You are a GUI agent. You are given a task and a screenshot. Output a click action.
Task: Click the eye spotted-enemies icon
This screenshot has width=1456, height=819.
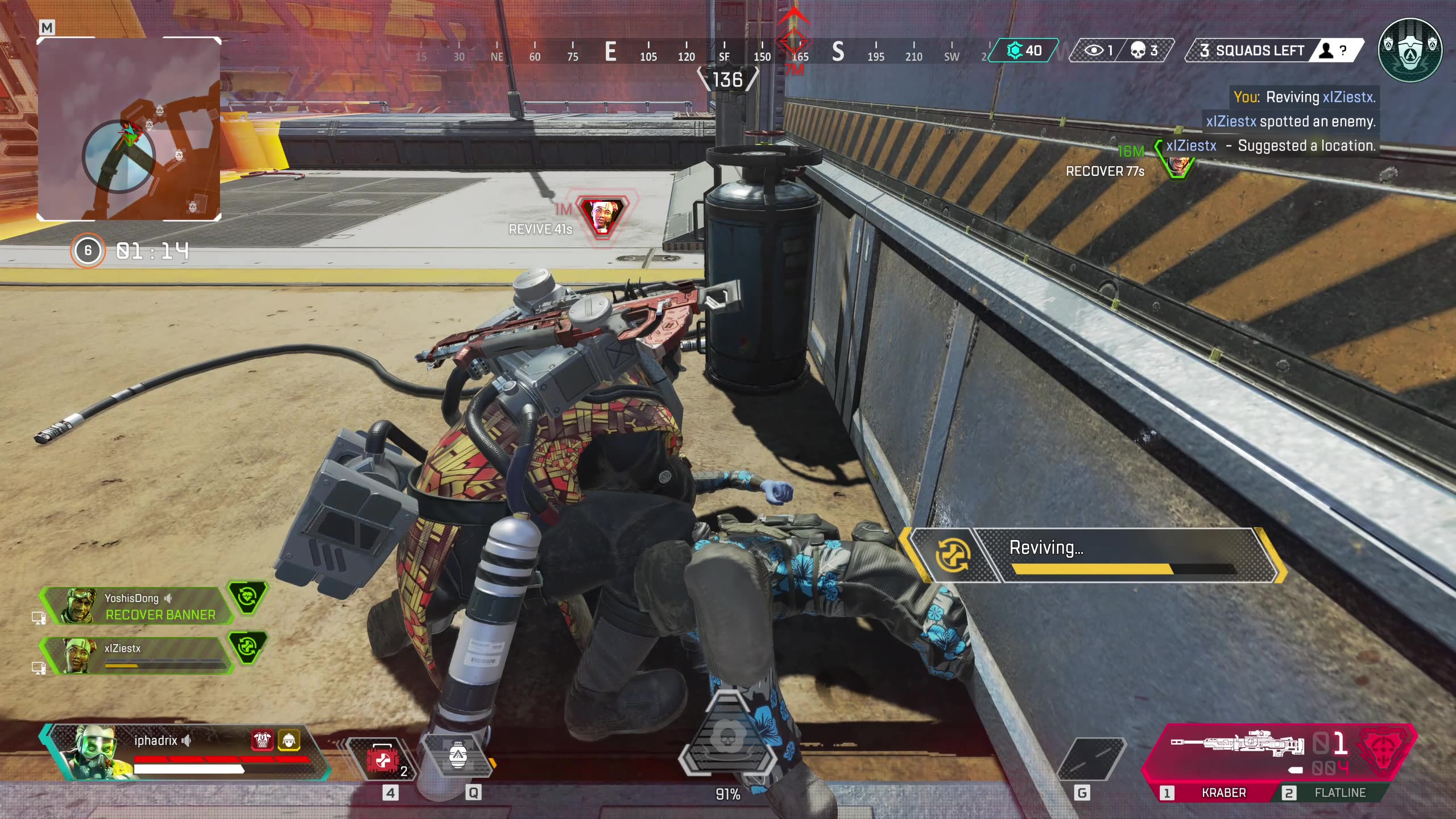pyautogui.click(x=1094, y=51)
